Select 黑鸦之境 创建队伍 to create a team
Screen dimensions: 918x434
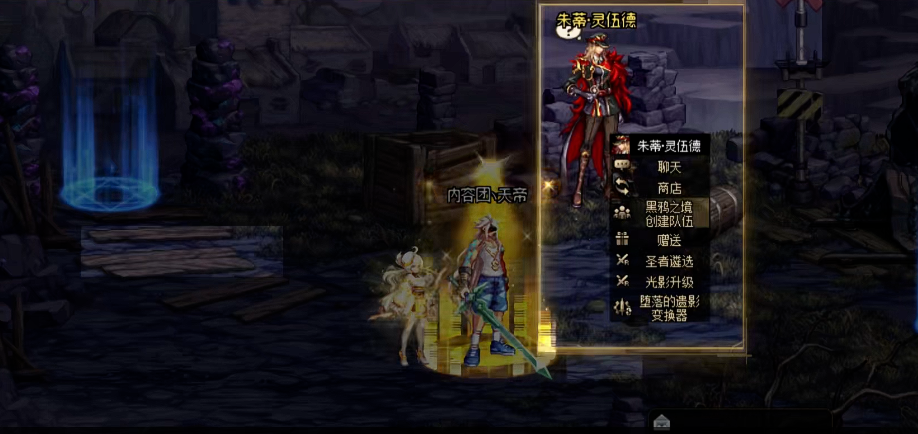pyautogui.click(x=669, y=212)
